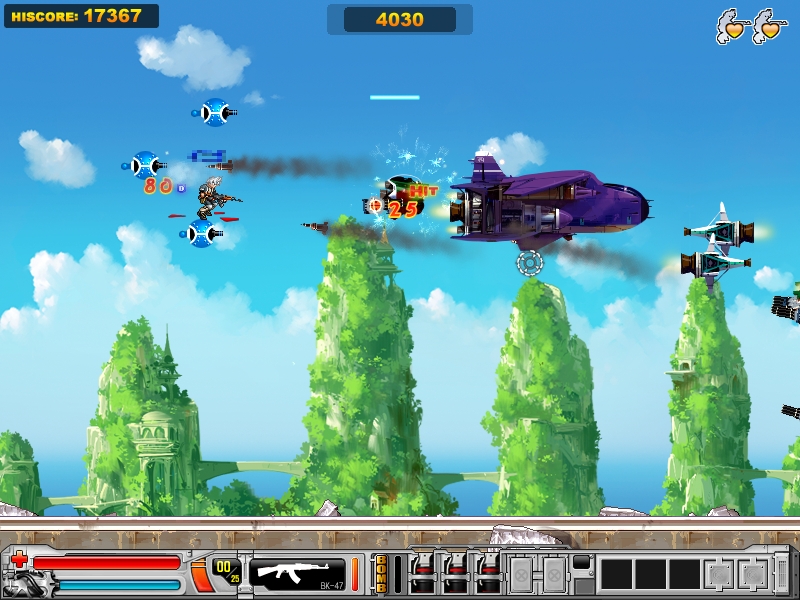Select the BK-47 rifle weapon slot
This screenshot has width=800, height=600.
tap(296, 573)
